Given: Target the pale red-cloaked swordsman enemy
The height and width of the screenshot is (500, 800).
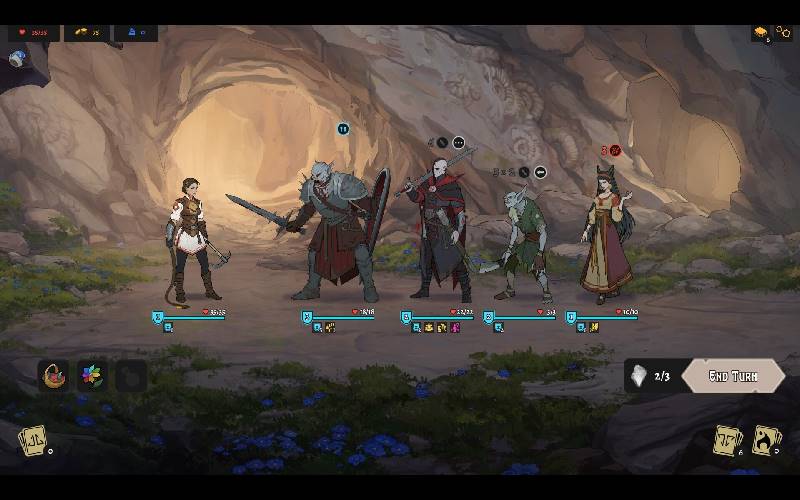Looking at the screenshot, I should click(437, 232).
